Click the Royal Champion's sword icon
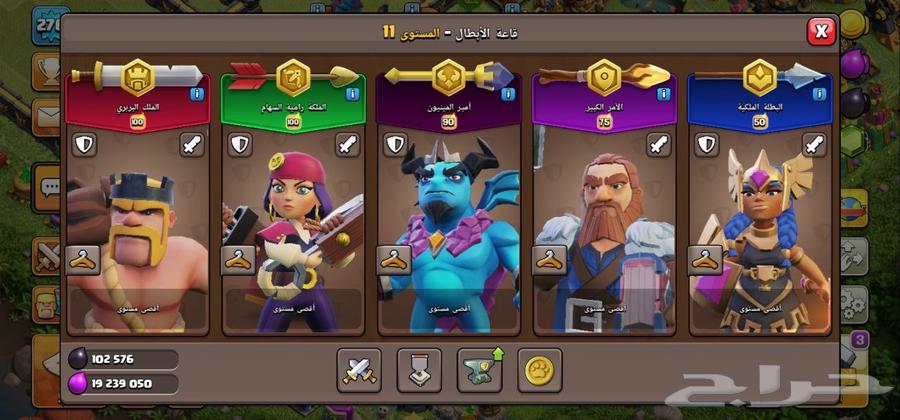Screen dimensions: 900x420 click(816, 144)
